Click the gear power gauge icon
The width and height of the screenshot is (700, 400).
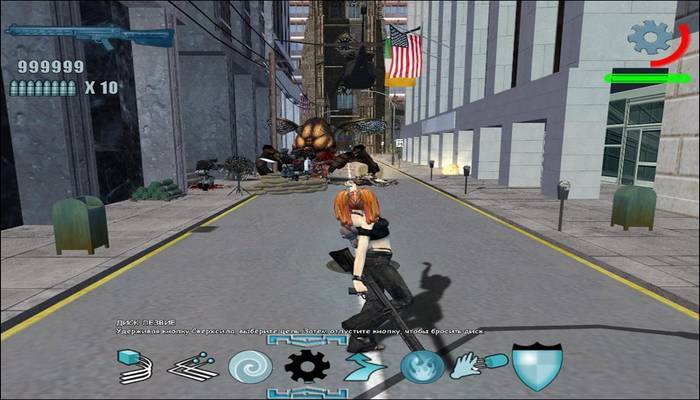(x=651, y=39)
